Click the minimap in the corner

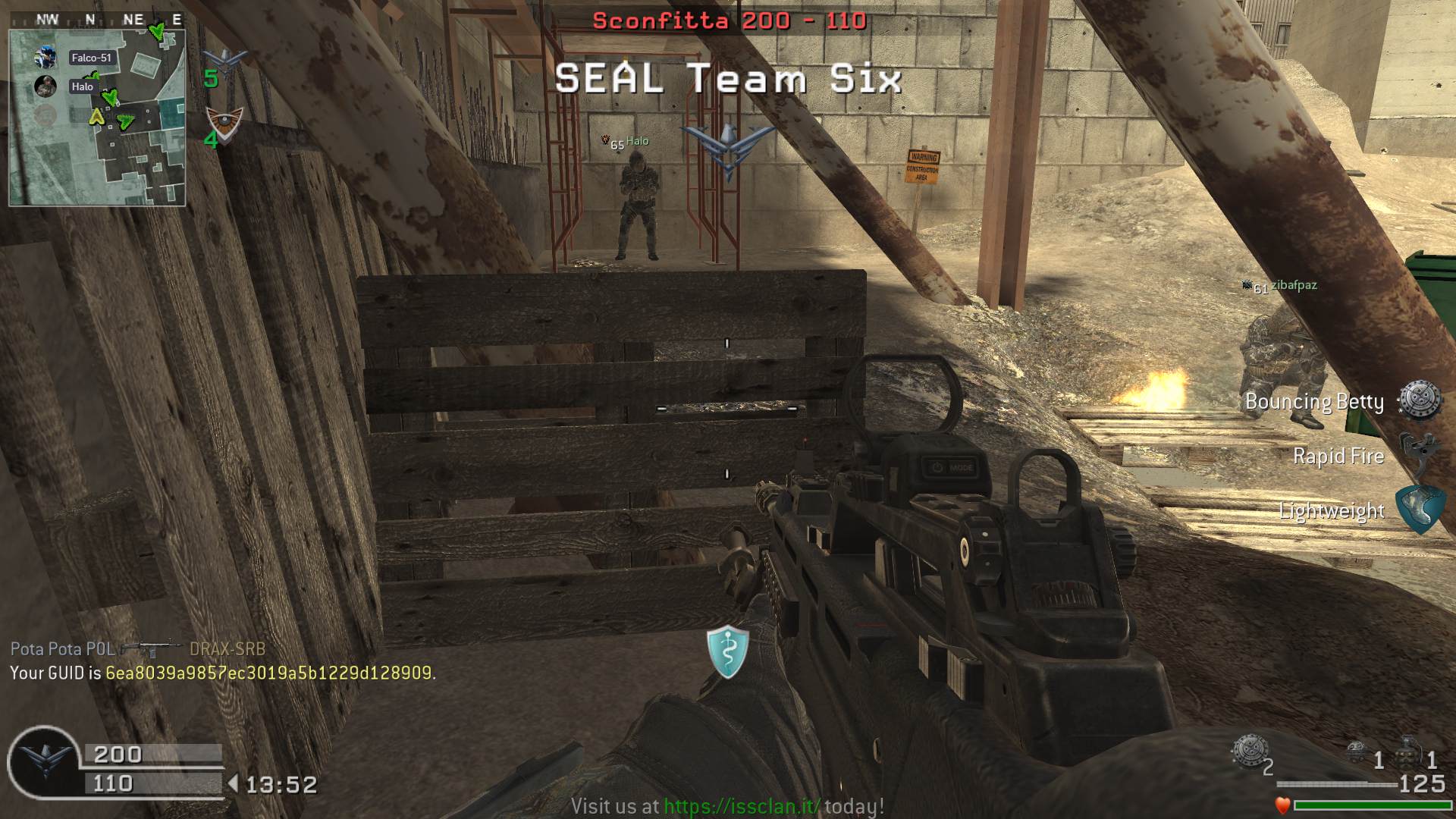point(97,118)
